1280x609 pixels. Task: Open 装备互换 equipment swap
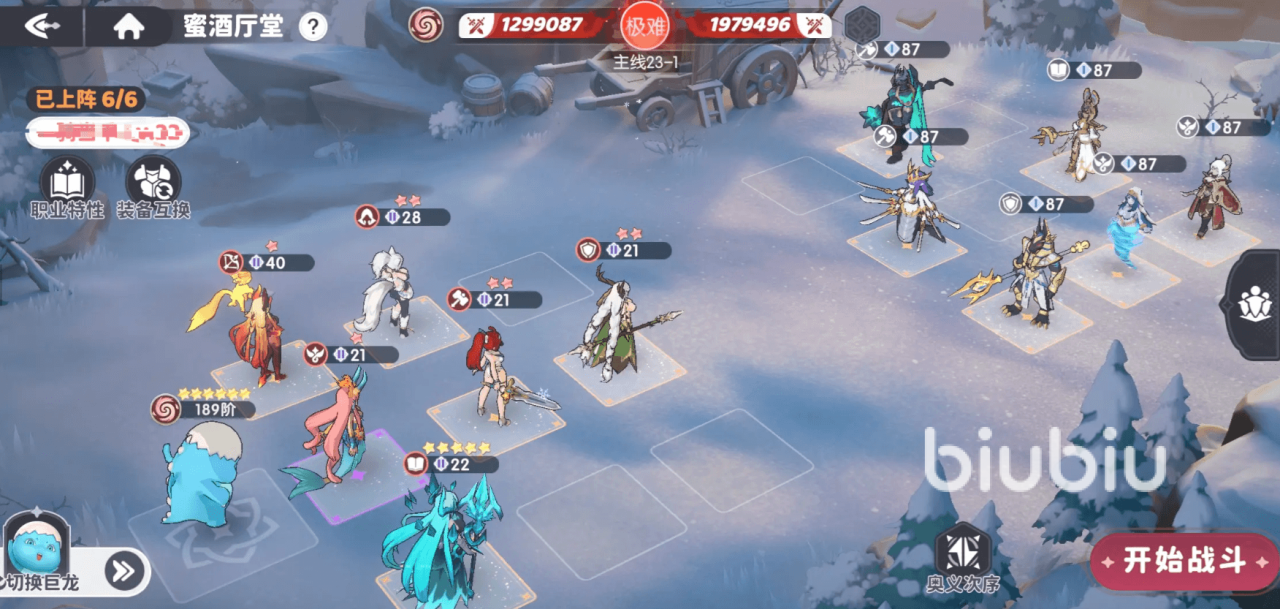coord(153,187)
